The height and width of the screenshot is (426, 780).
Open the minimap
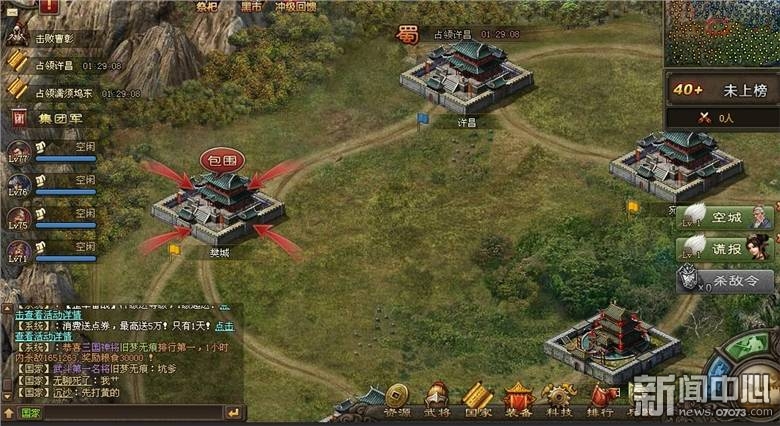tap(722, 32)
